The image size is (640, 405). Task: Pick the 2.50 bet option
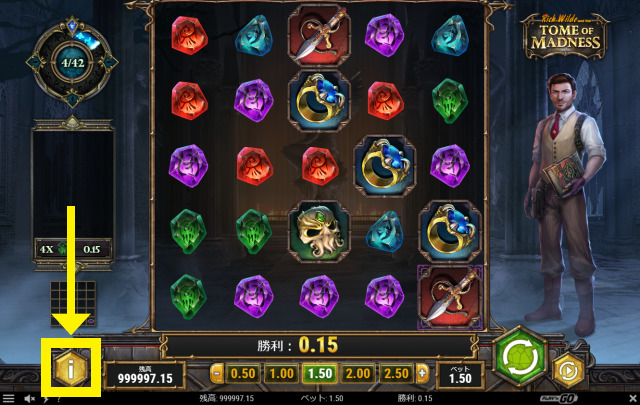pos(399,373)
